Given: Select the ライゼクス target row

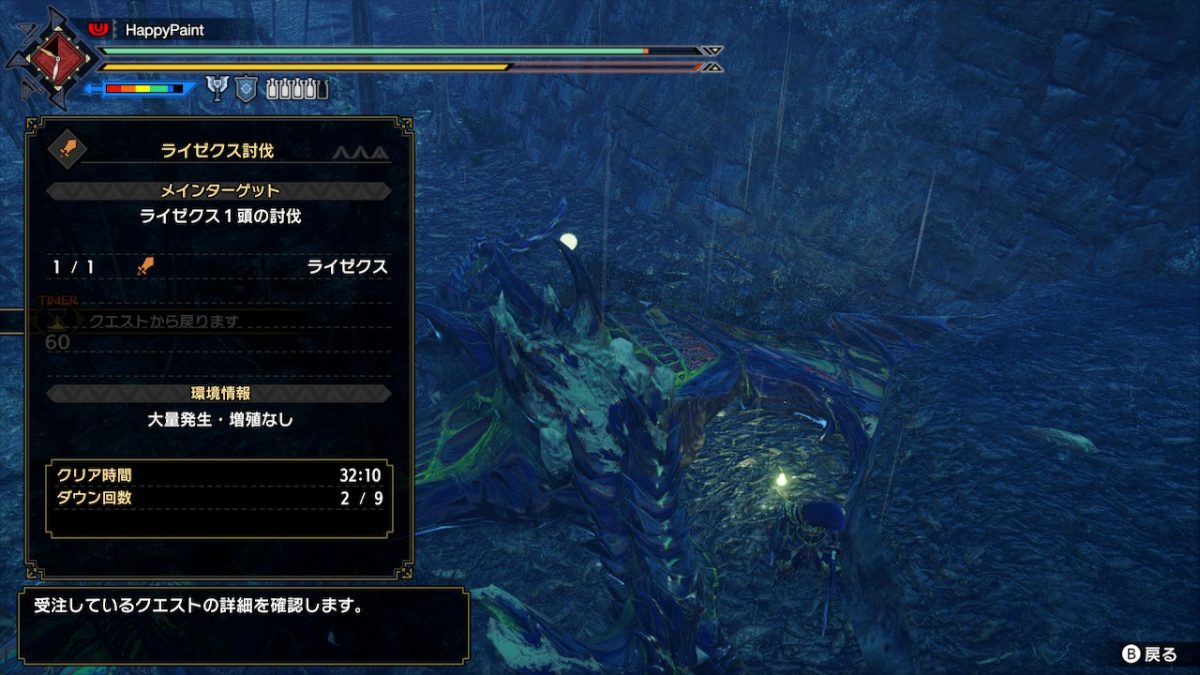Looking at the screenshot, I should (219, 267).
